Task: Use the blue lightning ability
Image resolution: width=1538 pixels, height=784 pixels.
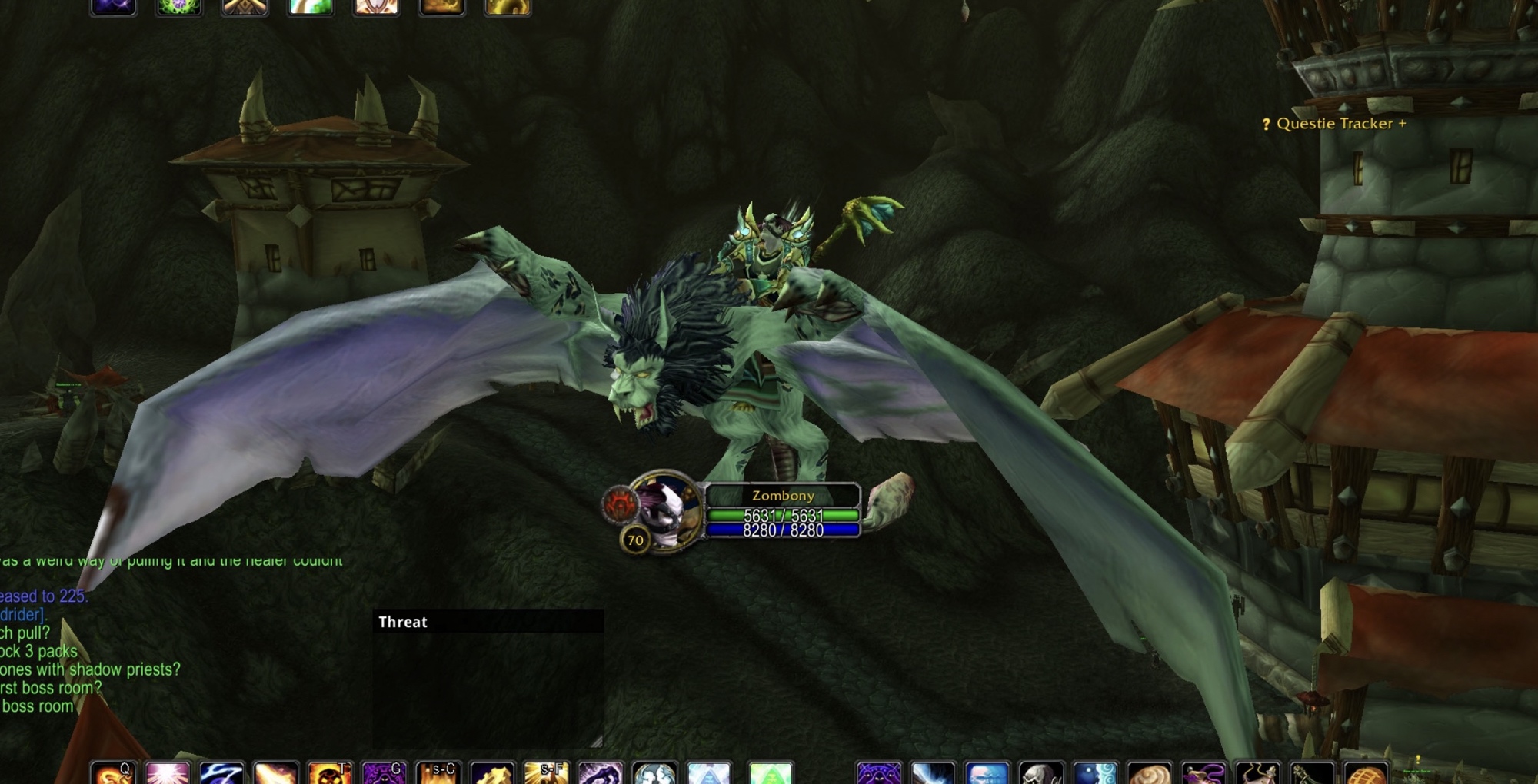Action: (221, 773)
